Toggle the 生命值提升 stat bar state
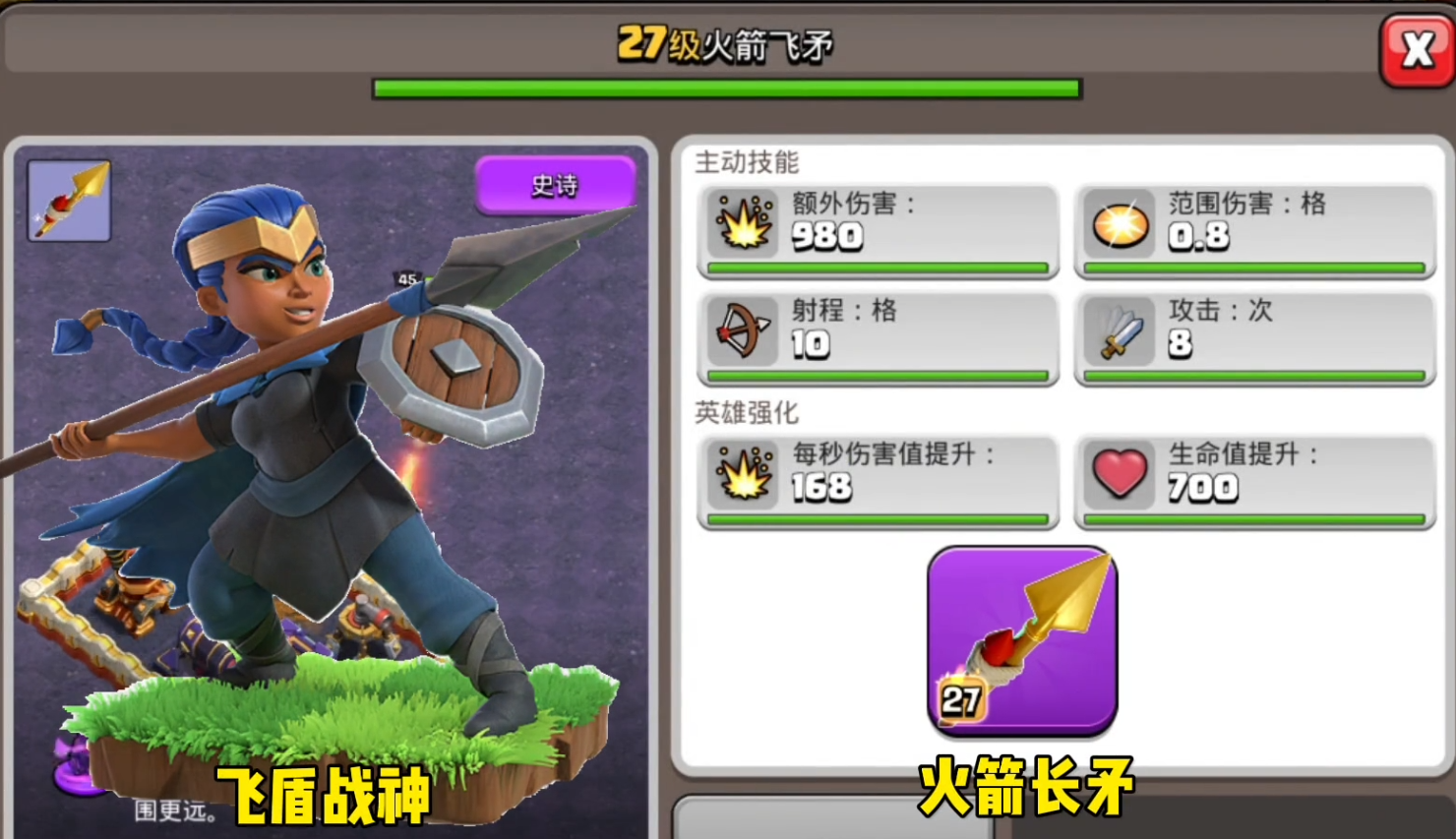Viewport: 1456px width, 839px height. coord(1252,518)
